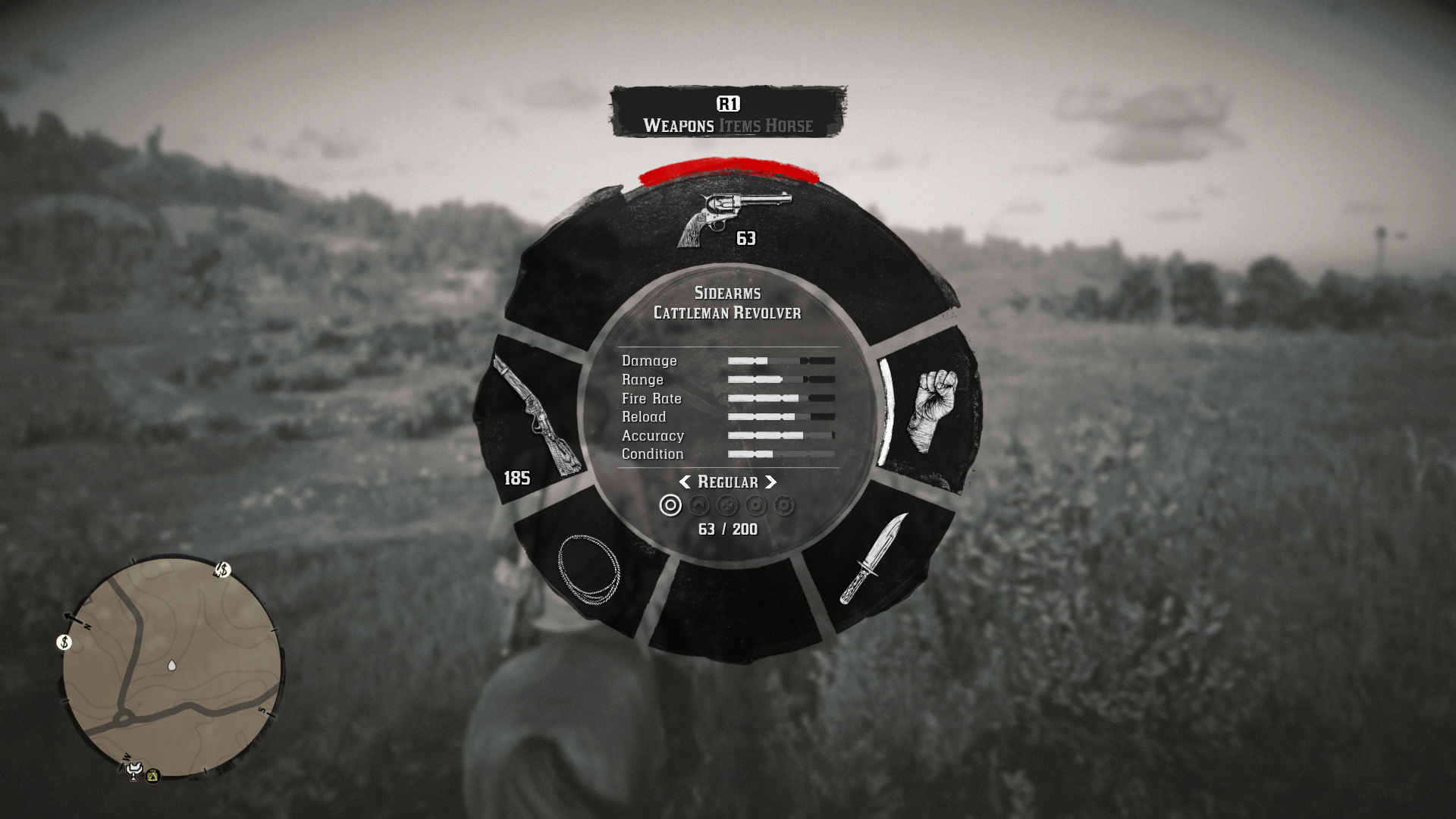Image resolution: width=1456 pixels, height=819 pixels.
Task: Open the Items tab
Action: (x=739, y=126)
